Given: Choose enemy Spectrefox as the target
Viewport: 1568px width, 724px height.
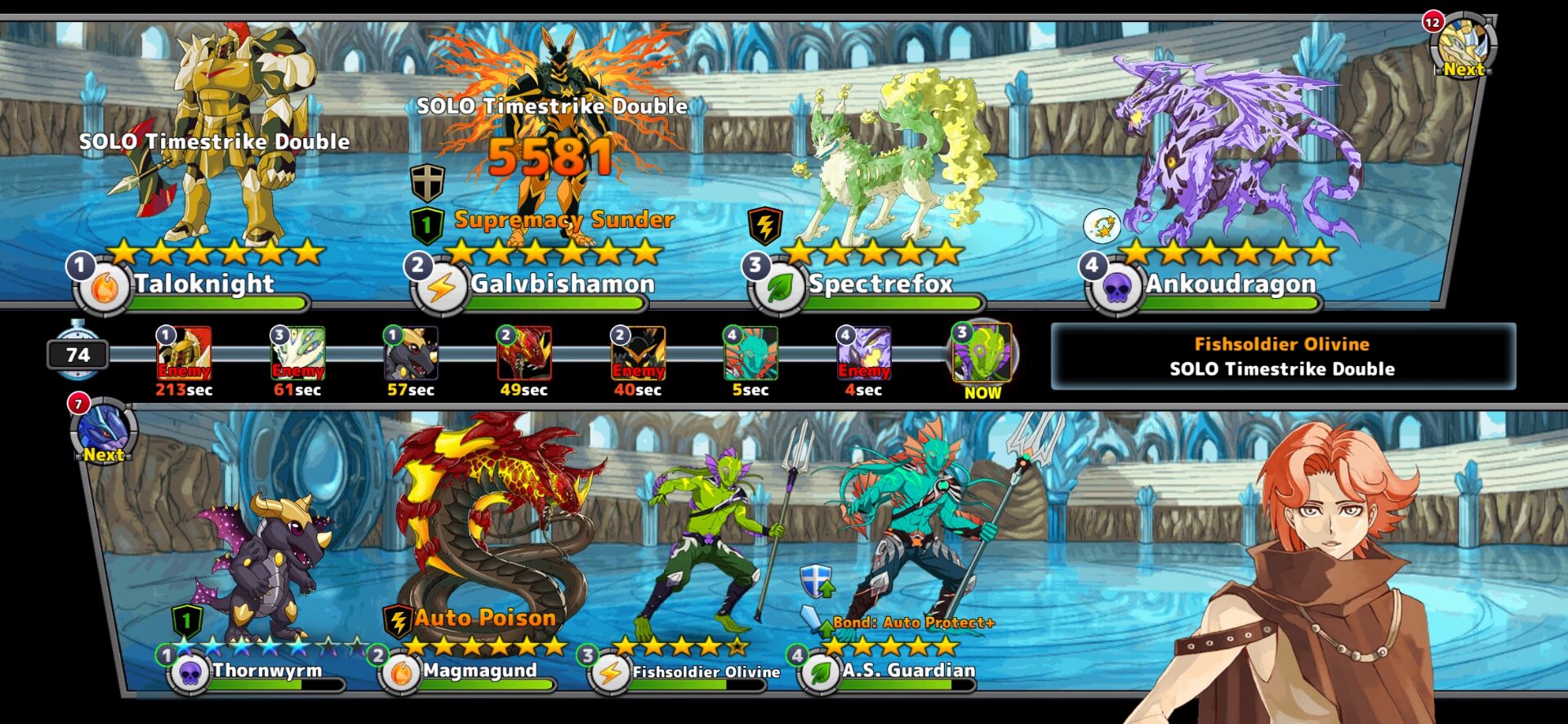Looking at the screenshot, I should click(880, 284).
